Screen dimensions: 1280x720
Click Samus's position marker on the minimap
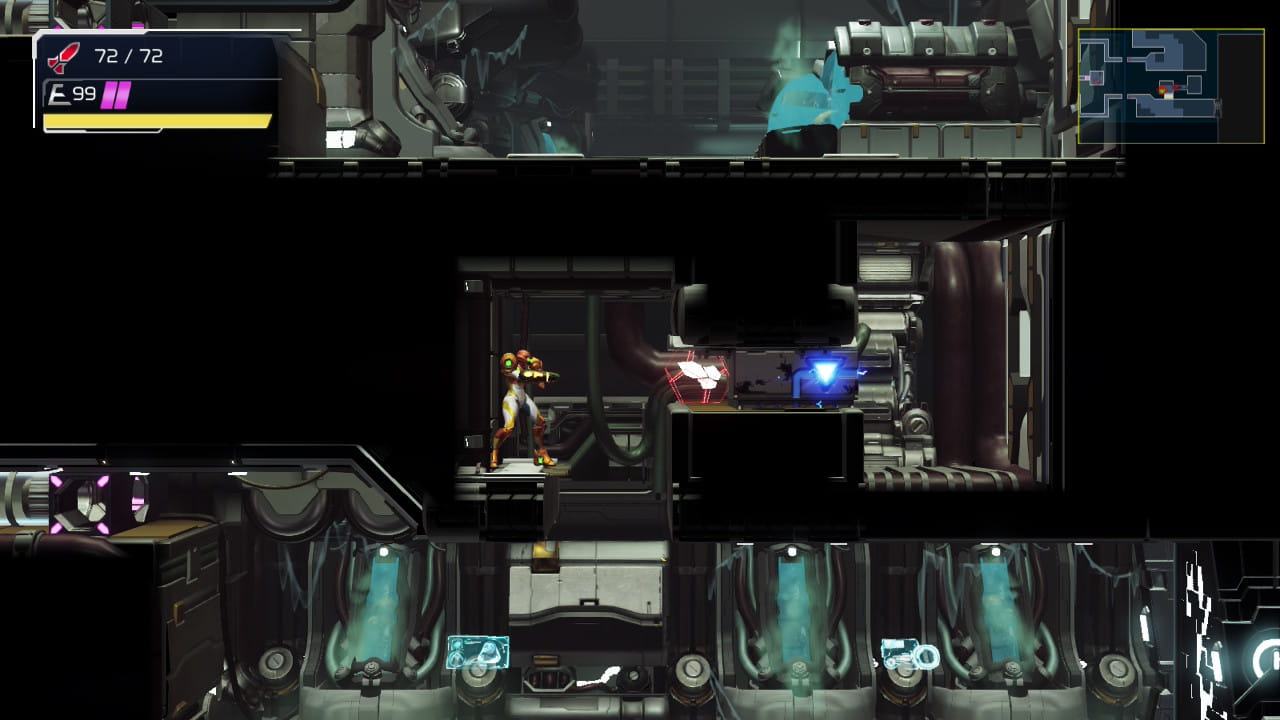[1162, 89]
